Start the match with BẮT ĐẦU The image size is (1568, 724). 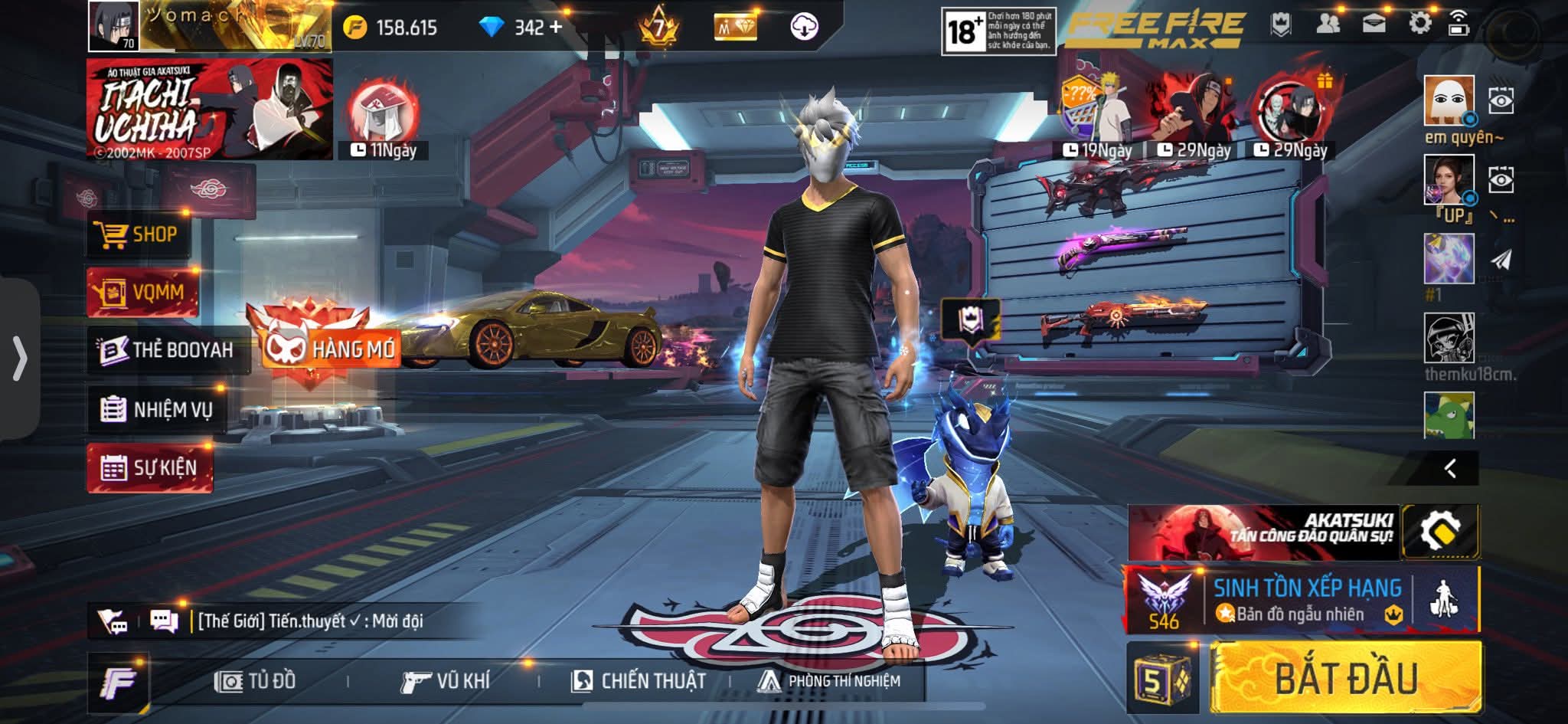coord(1346,679)
